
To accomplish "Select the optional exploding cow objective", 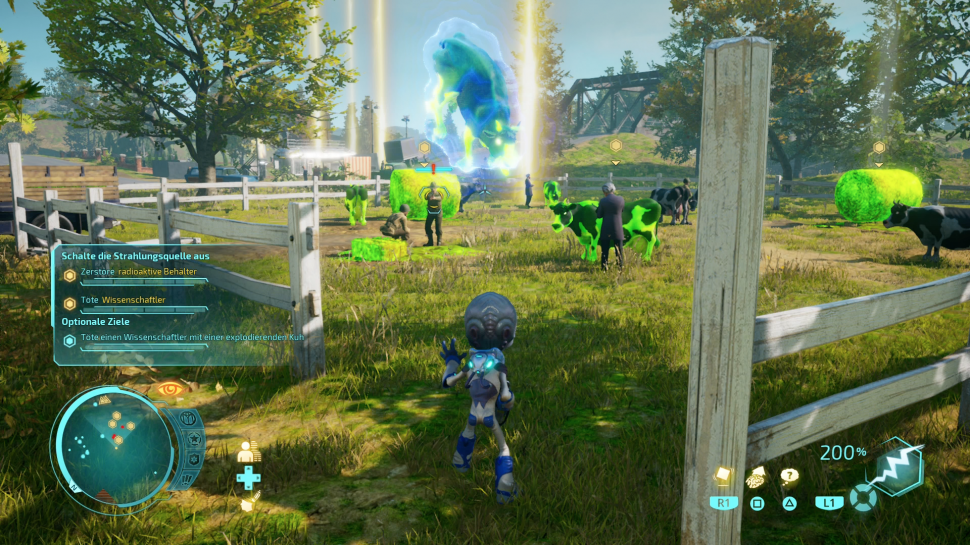I will [190, 339].
